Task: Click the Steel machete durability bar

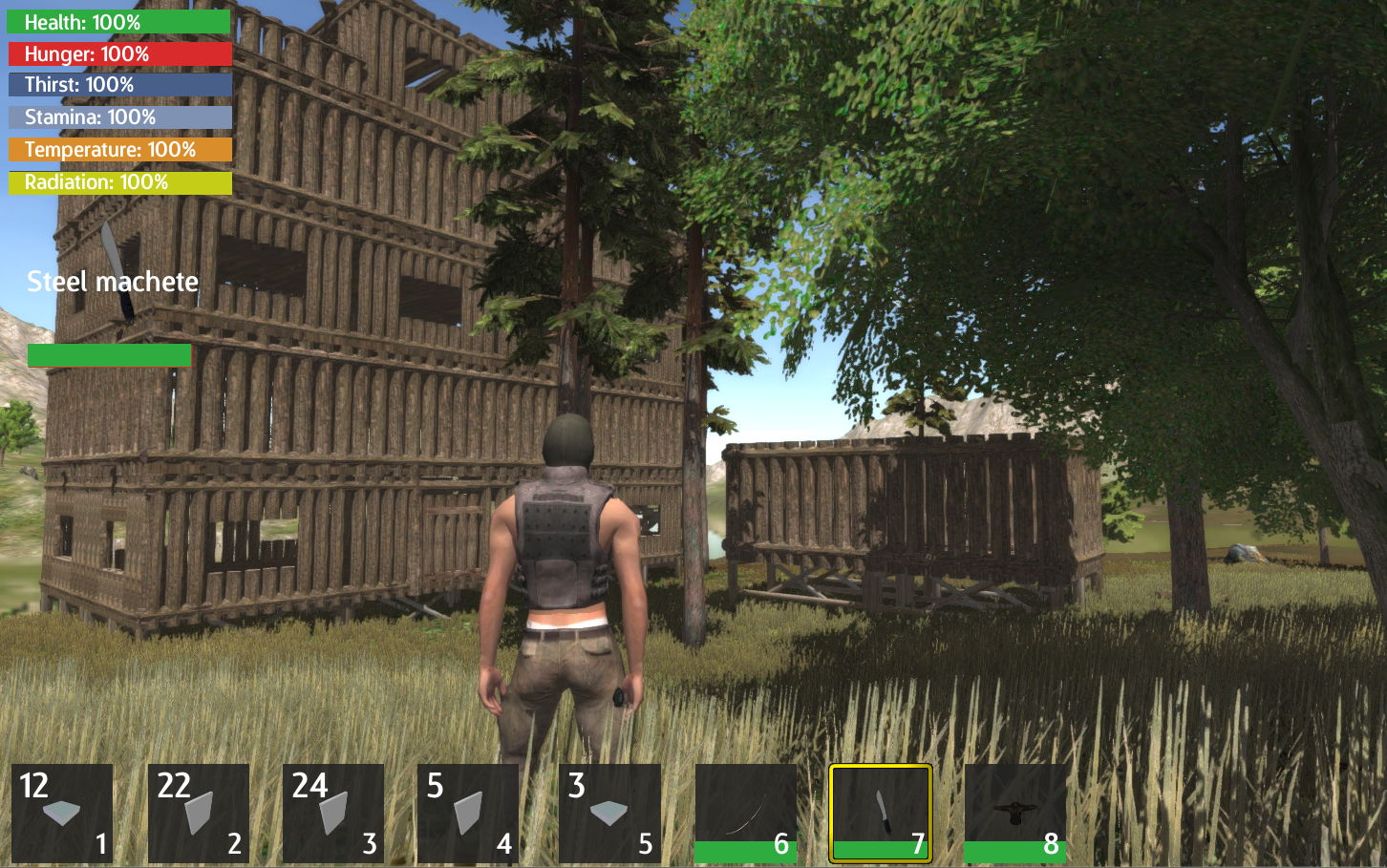Action: (x=110, y=354)
